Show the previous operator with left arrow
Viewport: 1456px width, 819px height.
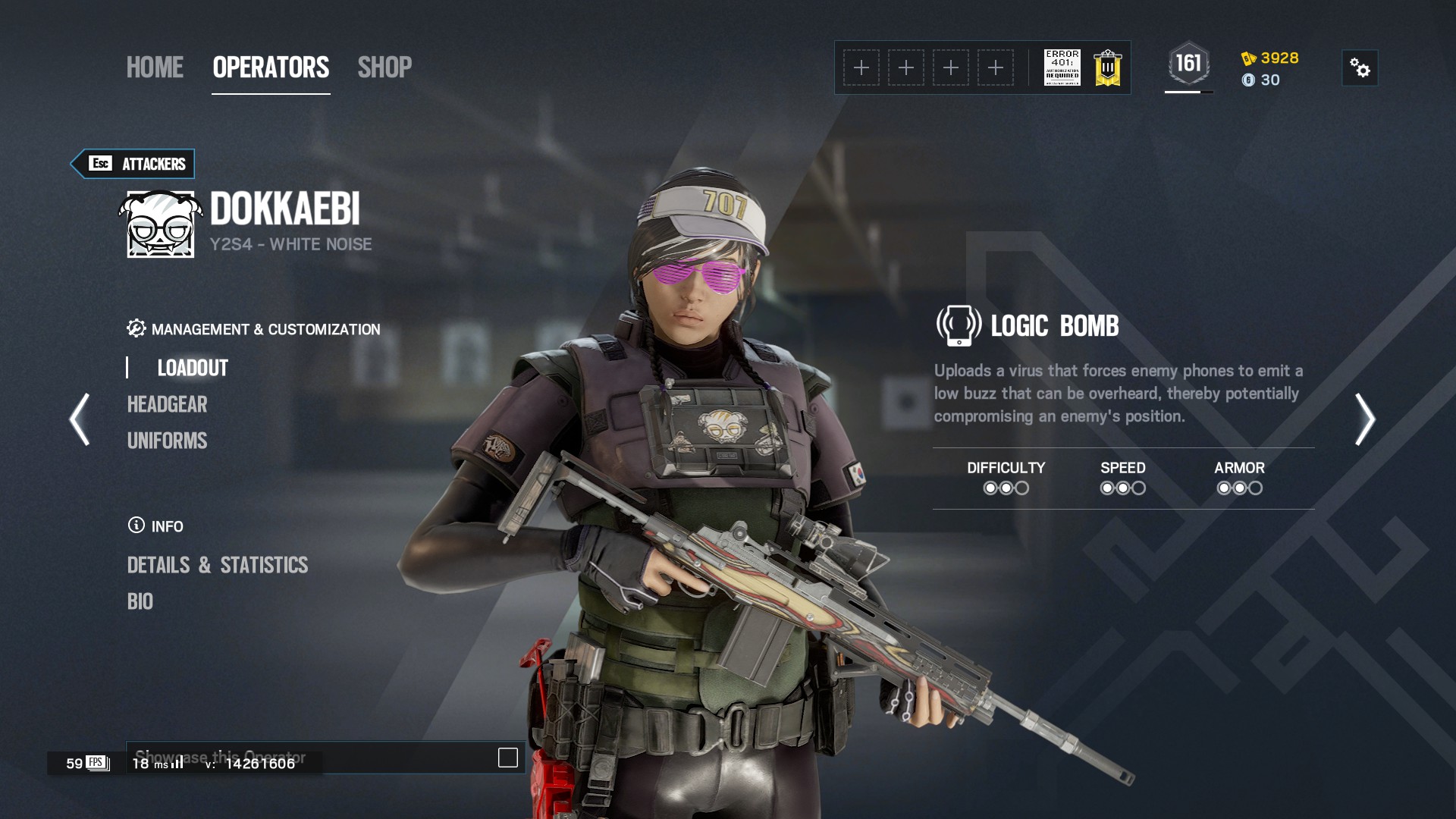(x=80, y=419)
